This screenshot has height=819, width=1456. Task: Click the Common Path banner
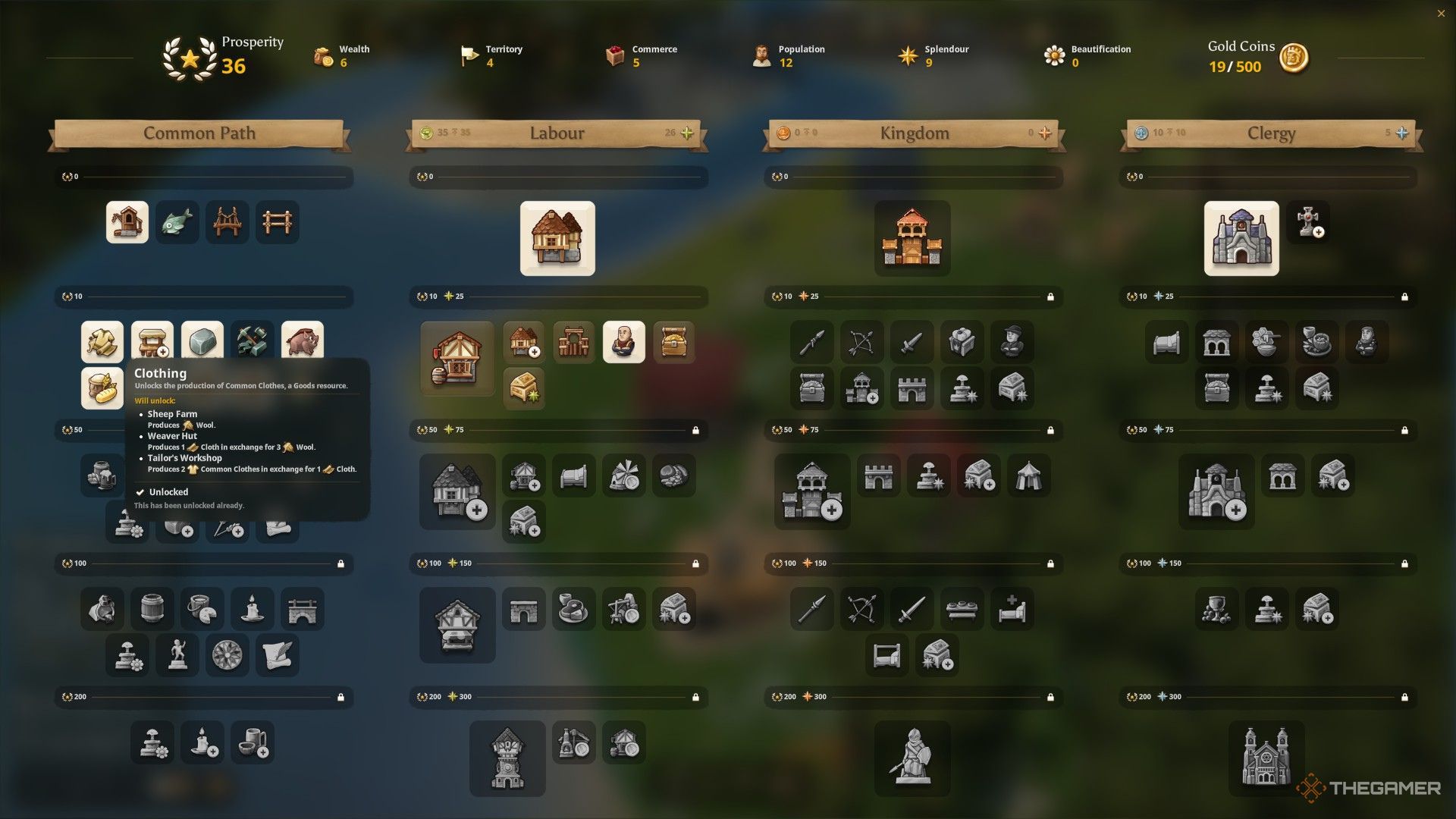pos(199,133)
